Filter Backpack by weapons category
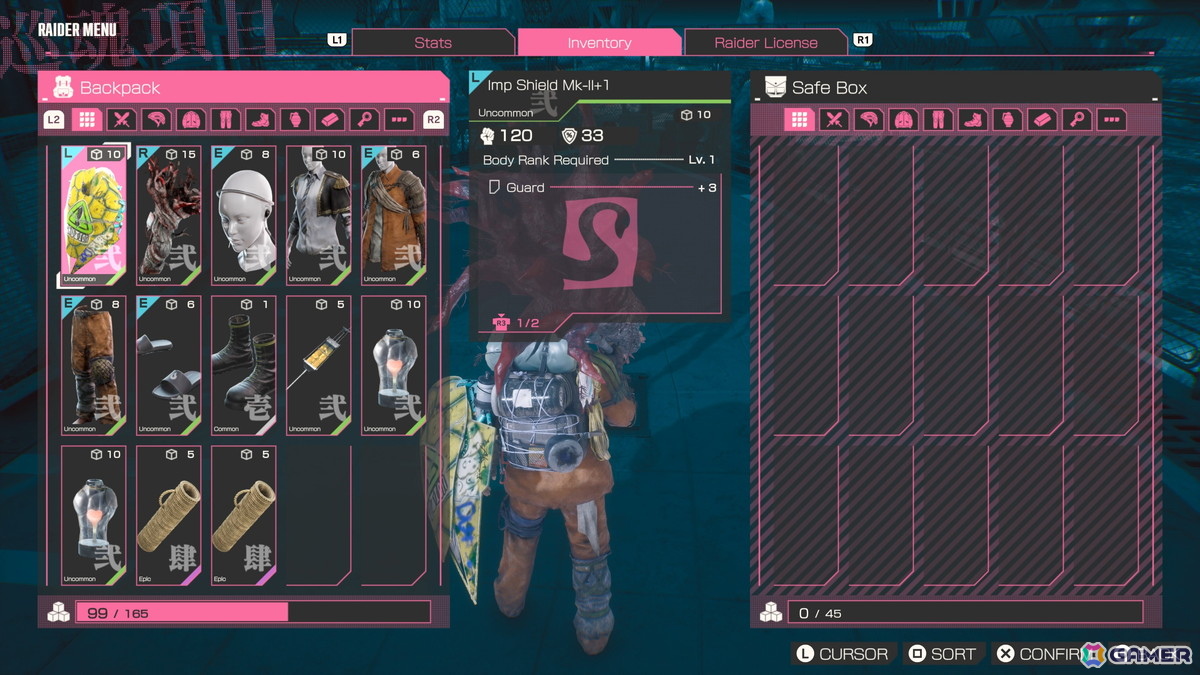The height and width of the screenshot is (675, 1200). 122,120
